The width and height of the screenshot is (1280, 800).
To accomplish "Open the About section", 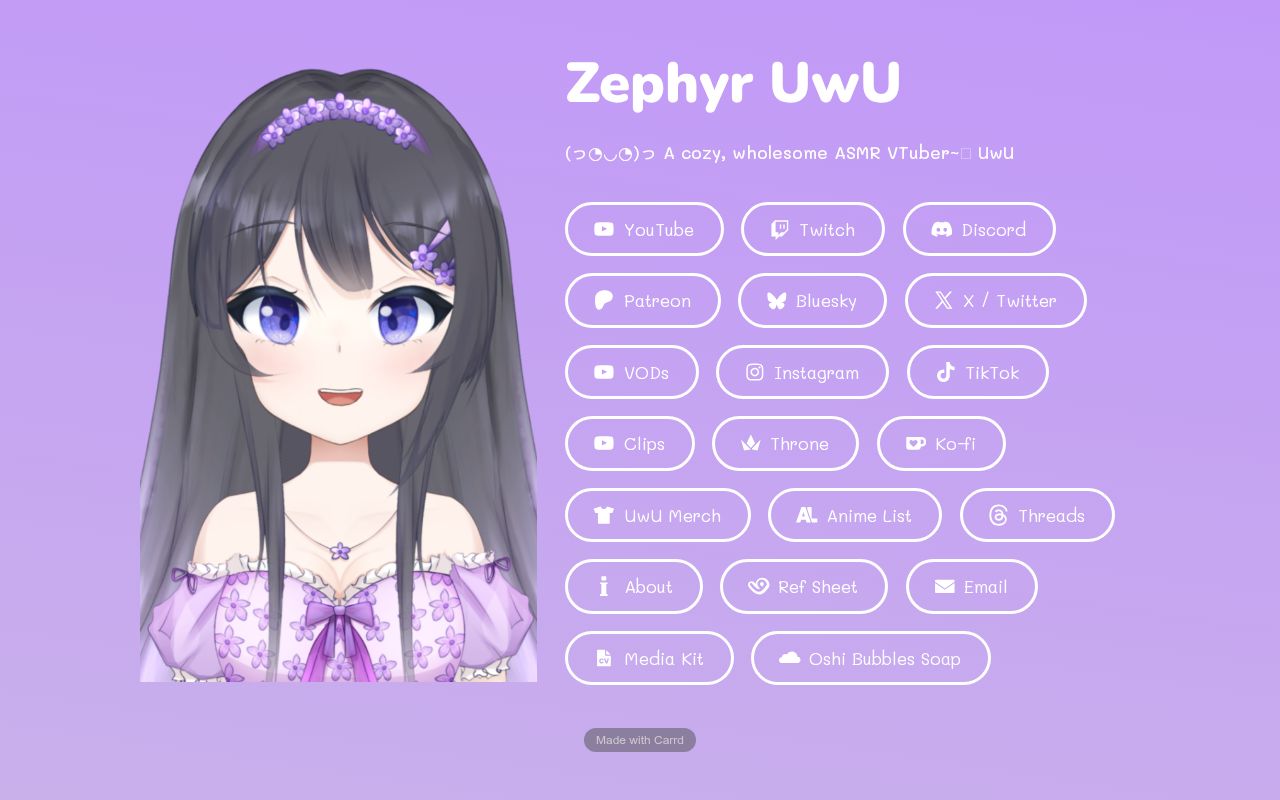I will pyautogui.click(x=634, y=587).
